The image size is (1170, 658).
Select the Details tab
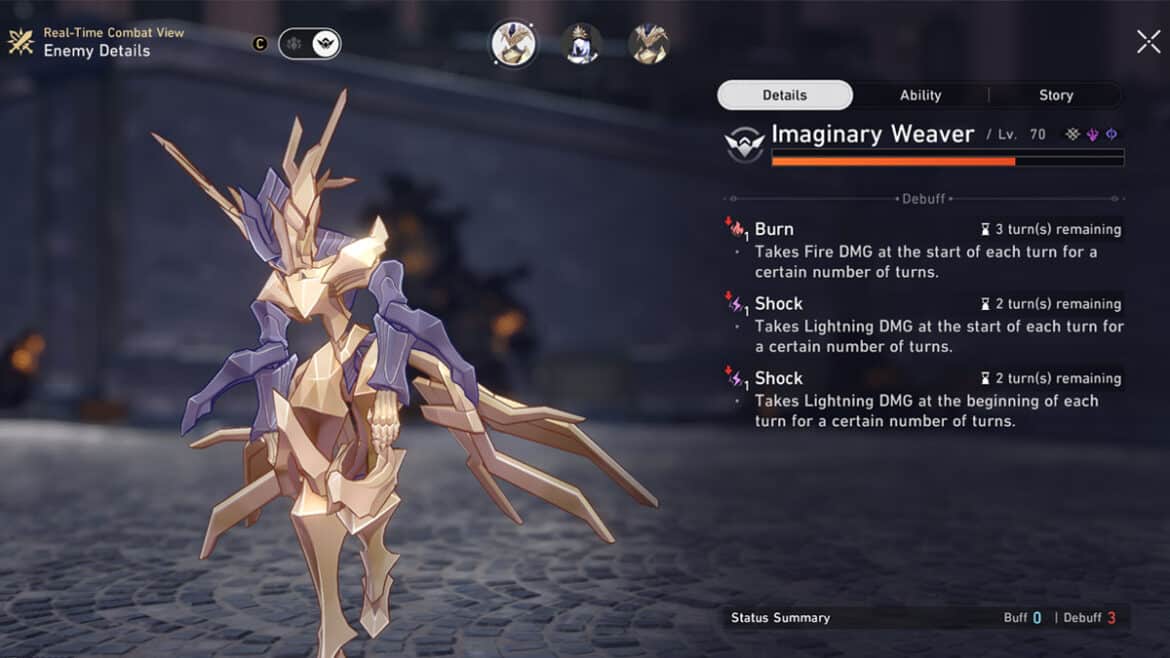785,95
